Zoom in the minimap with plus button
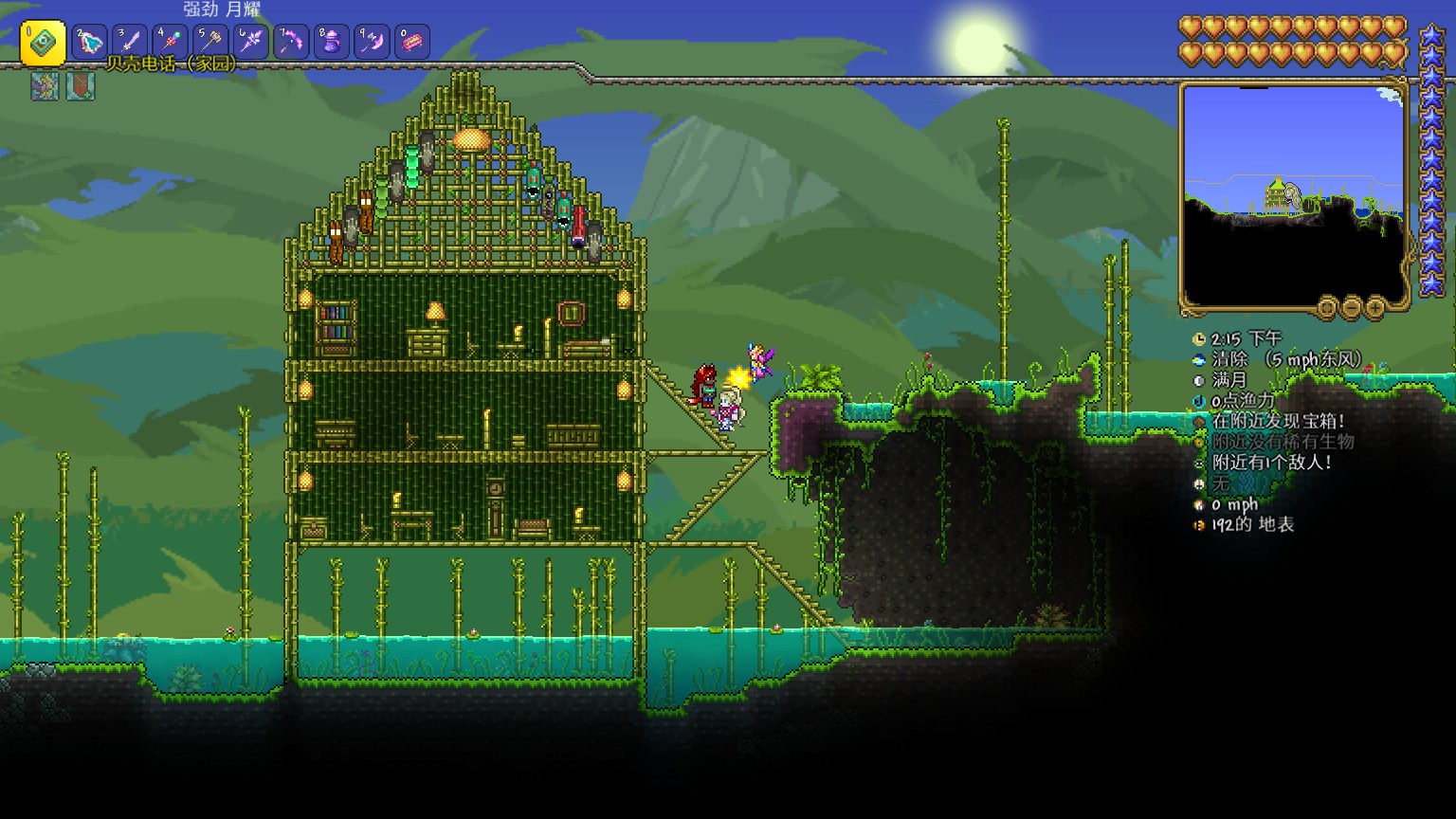 pyautogui.click(x=1374, y=307)
